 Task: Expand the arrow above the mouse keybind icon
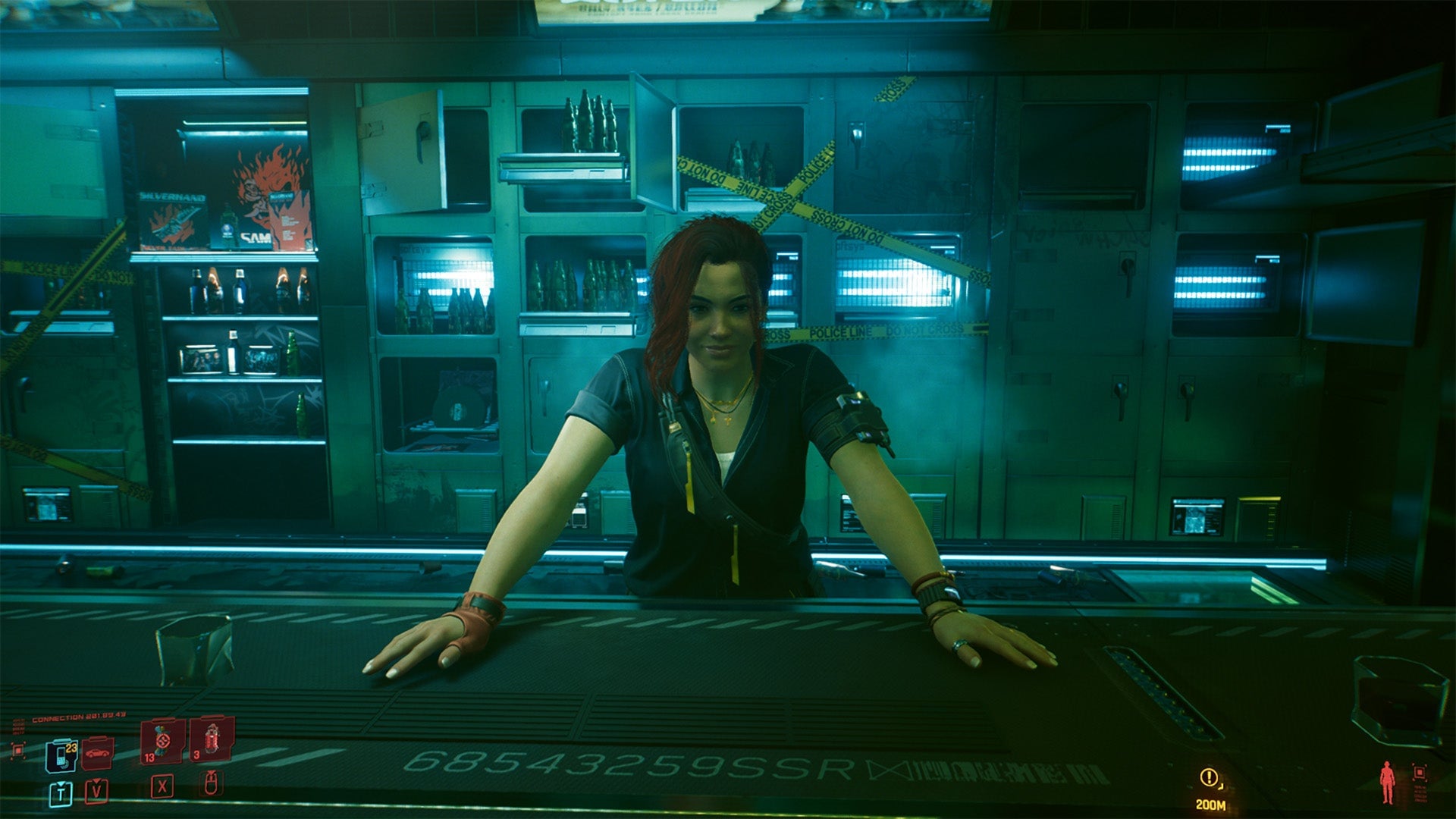tap(211, 774)
